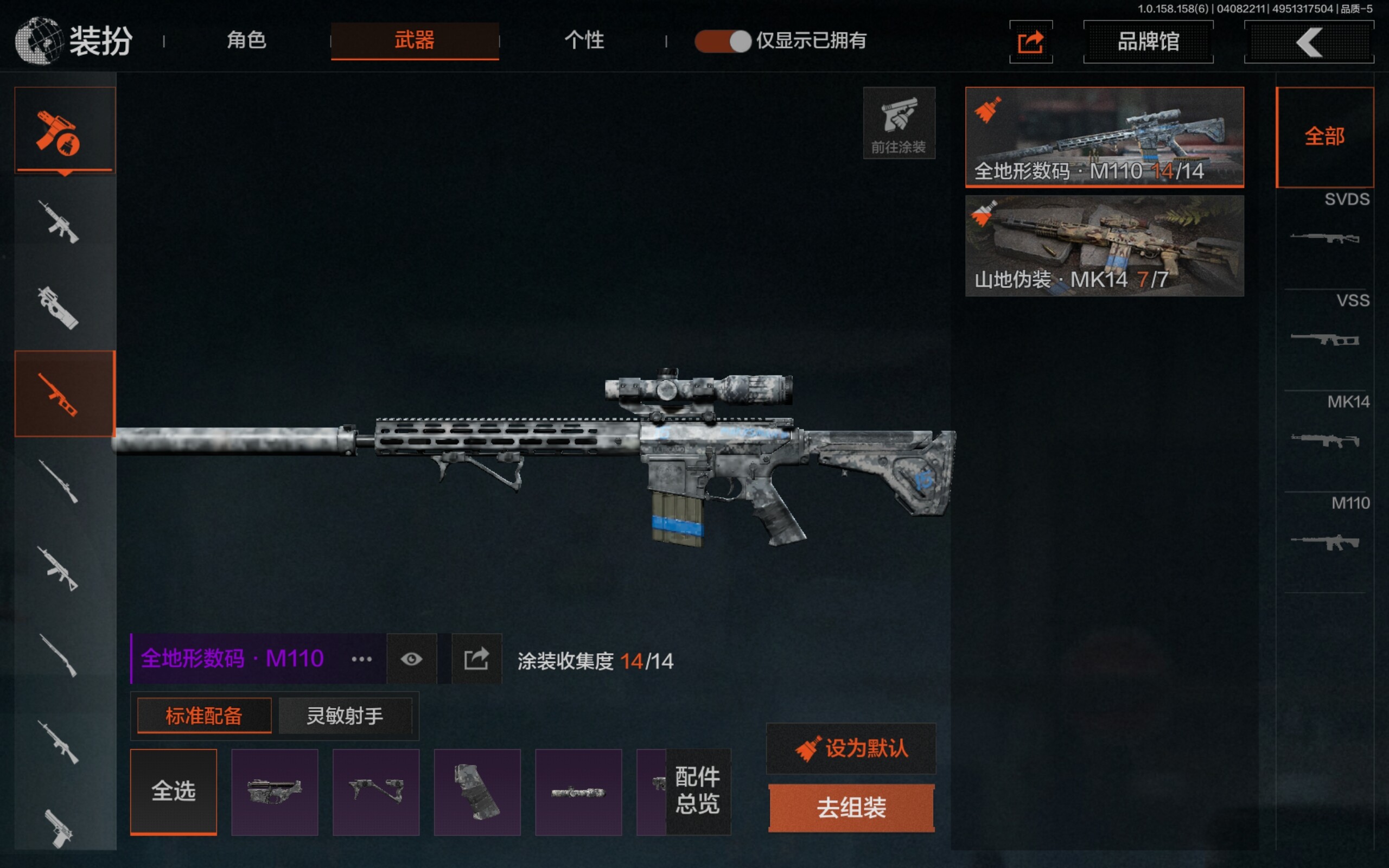This screenshot has height=868, width=1389.
Task: Select the 全地形数码 M110 skin thumbnail
Action: pos(1104,137)
